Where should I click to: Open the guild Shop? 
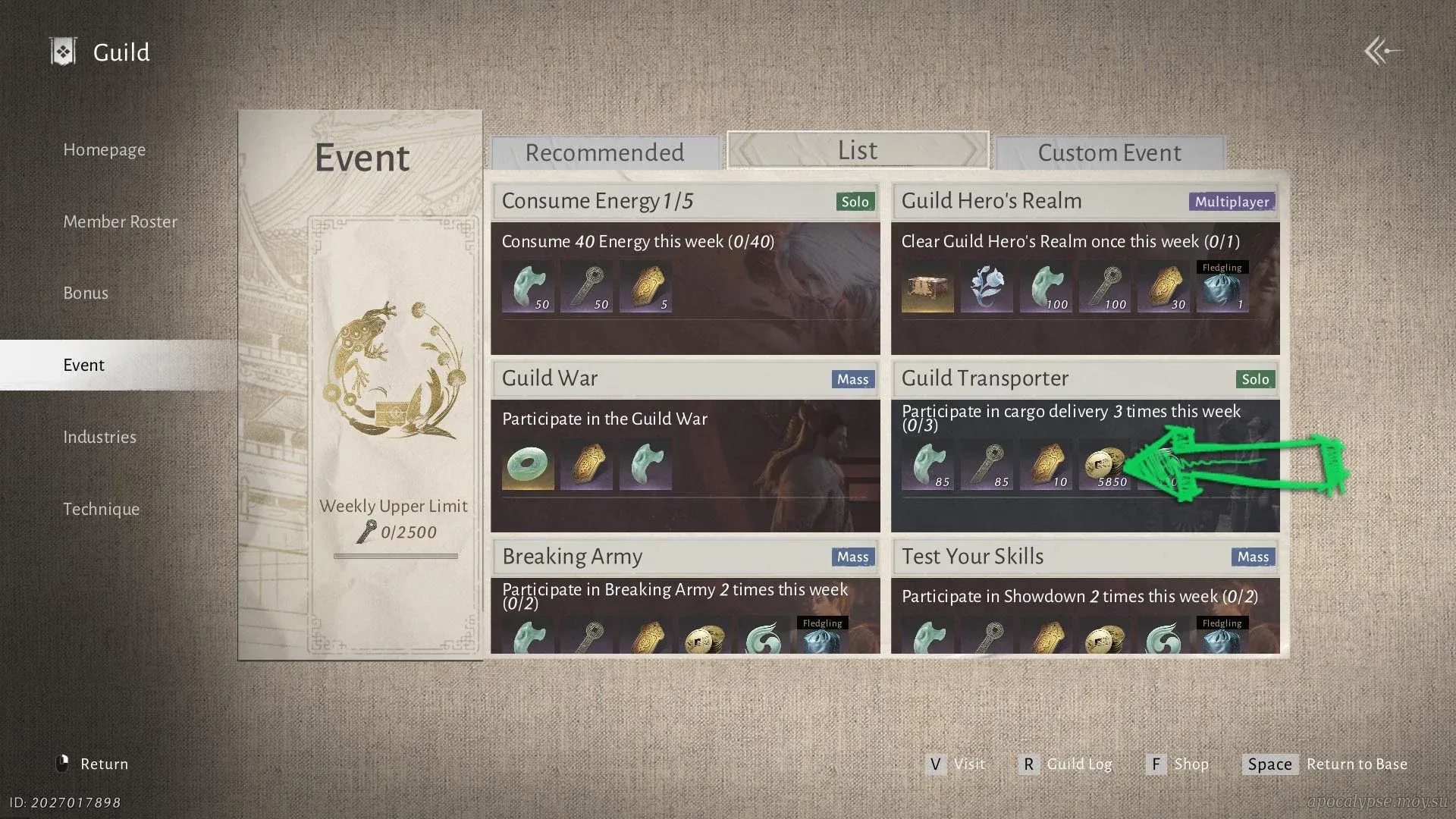tap(1178, 764)
